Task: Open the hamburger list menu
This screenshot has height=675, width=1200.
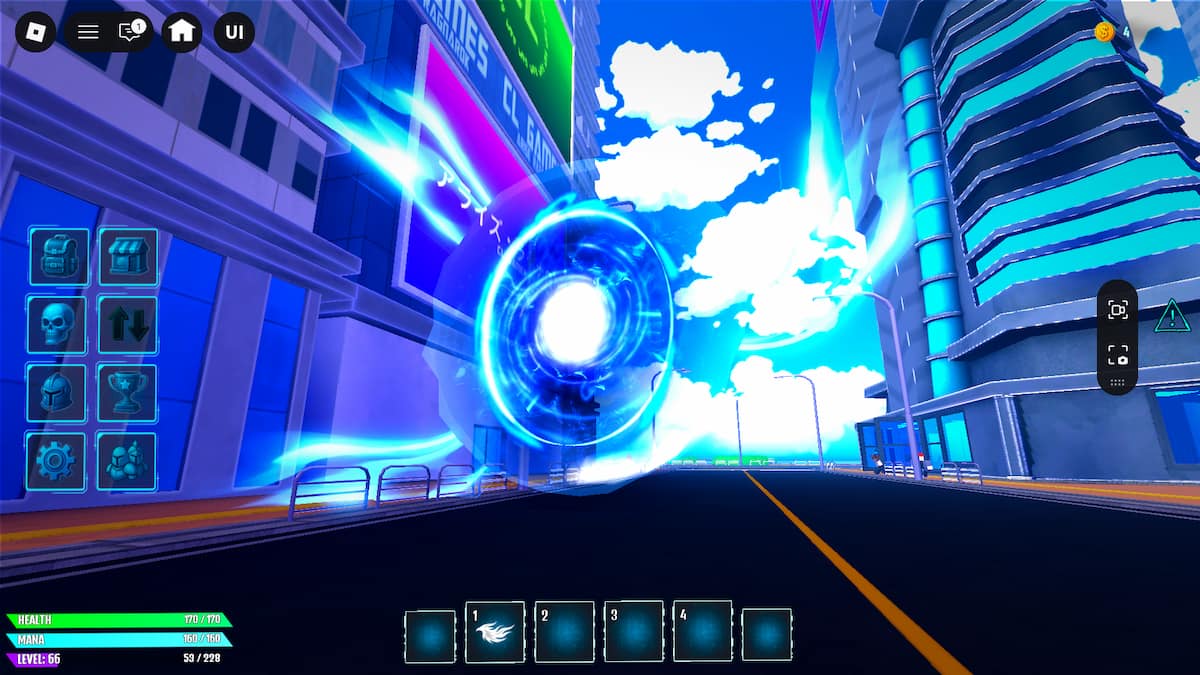Action: 88,32
